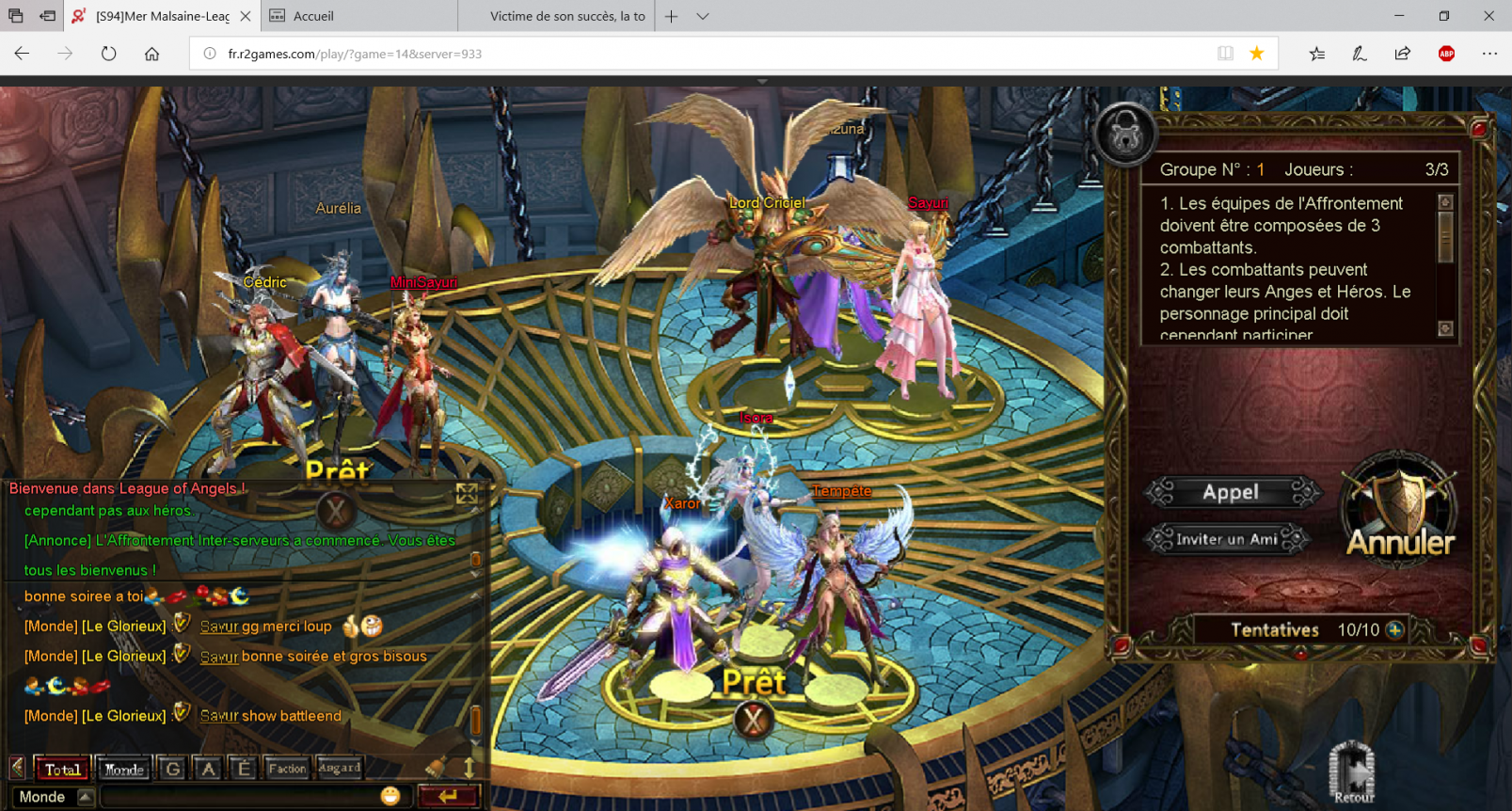The width and height of the screenshot is (1512, 811).
Task: Open the Faction chat tab
Action: 287,769
